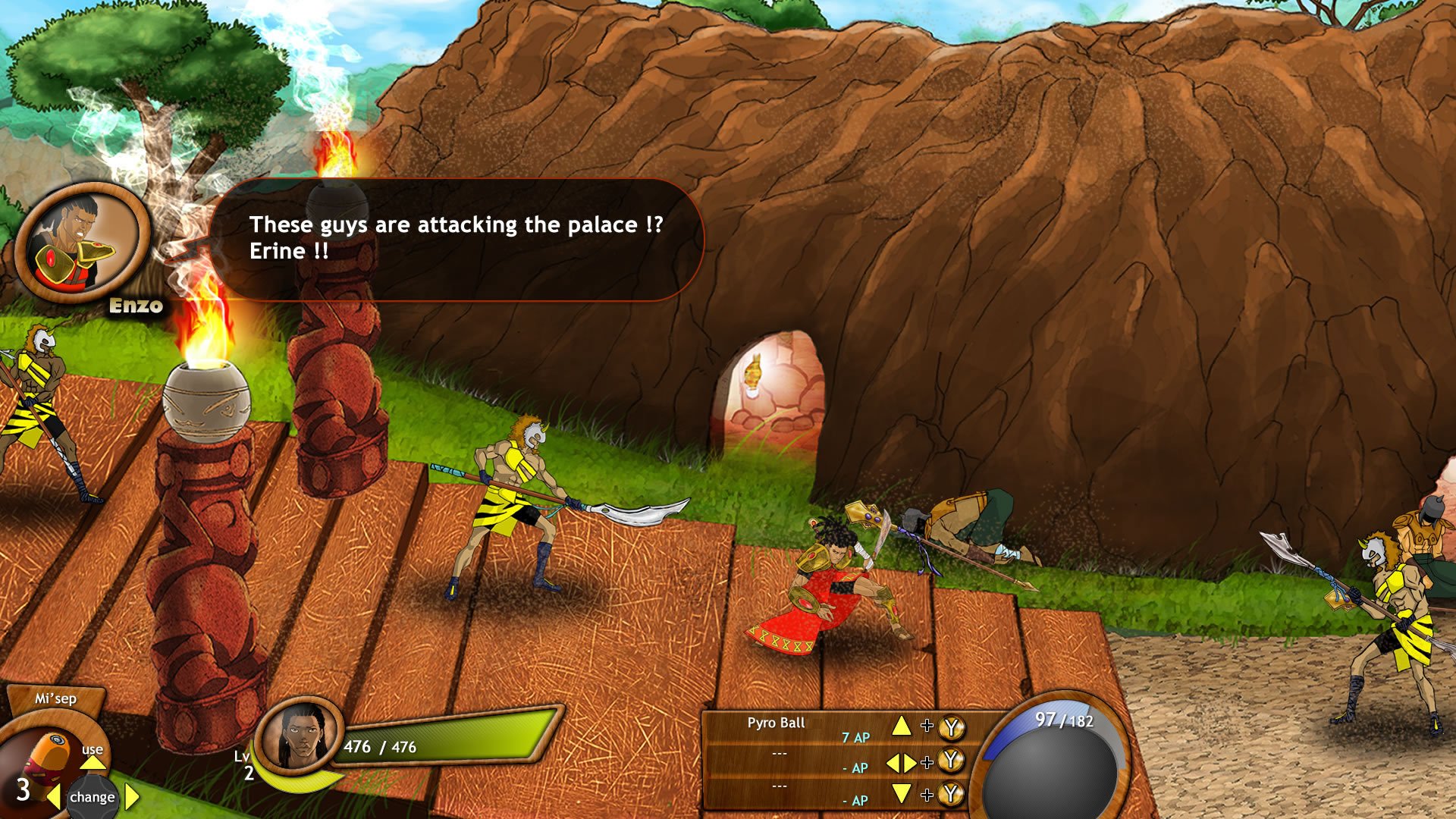Image resolution: width=1456 pixels, height=819 pixels.
Task: Click the left change arrow to swap items
Action: 53,797
